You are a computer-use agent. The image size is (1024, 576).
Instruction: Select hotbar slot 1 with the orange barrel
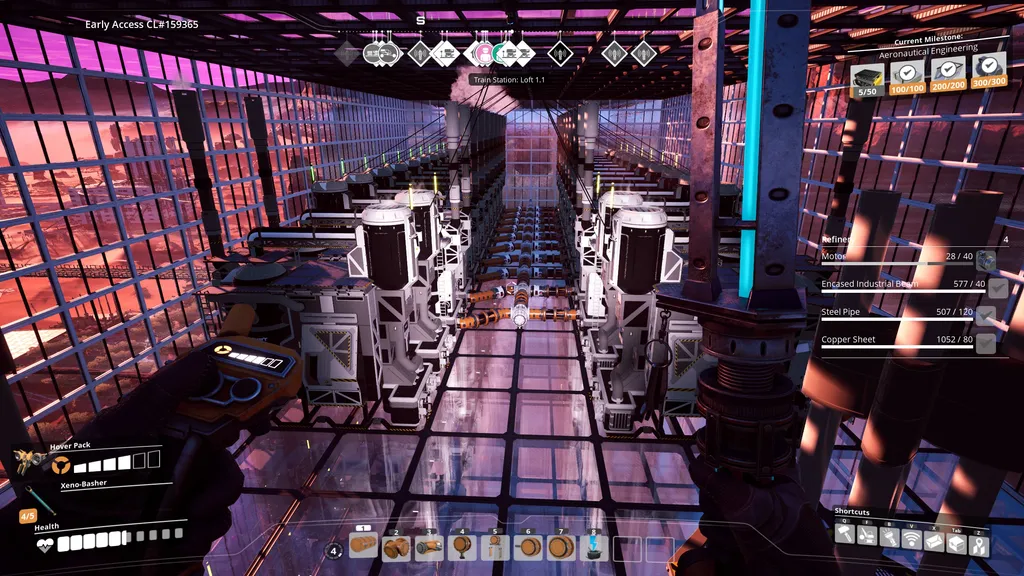[364, 547]
